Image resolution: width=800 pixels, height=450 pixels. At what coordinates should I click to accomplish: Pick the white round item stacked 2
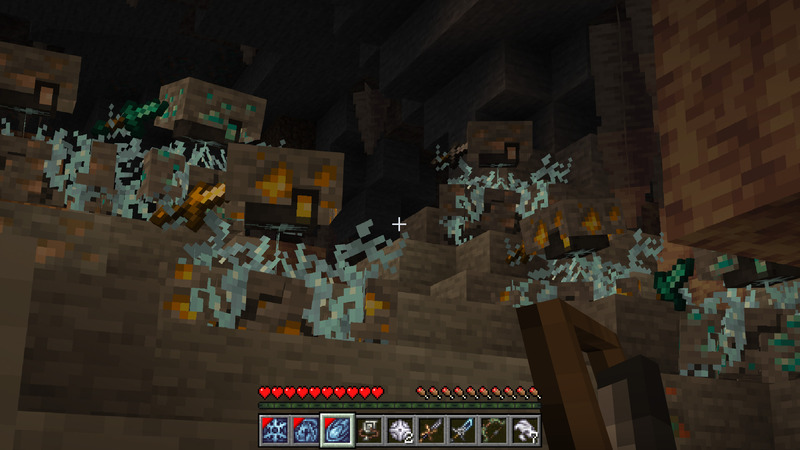pyautogui.click(x=400, y=430)
